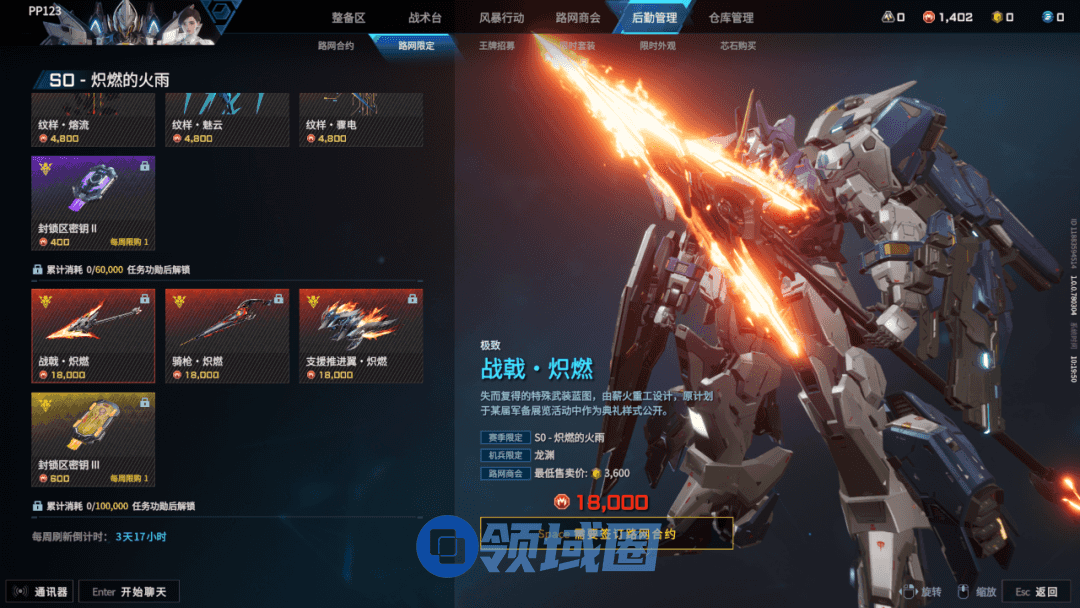Viewport: 1080px width, 608px height.
Task: Select the 战戟・炽燃 weapon tile
Action: (x=93, y=336)
